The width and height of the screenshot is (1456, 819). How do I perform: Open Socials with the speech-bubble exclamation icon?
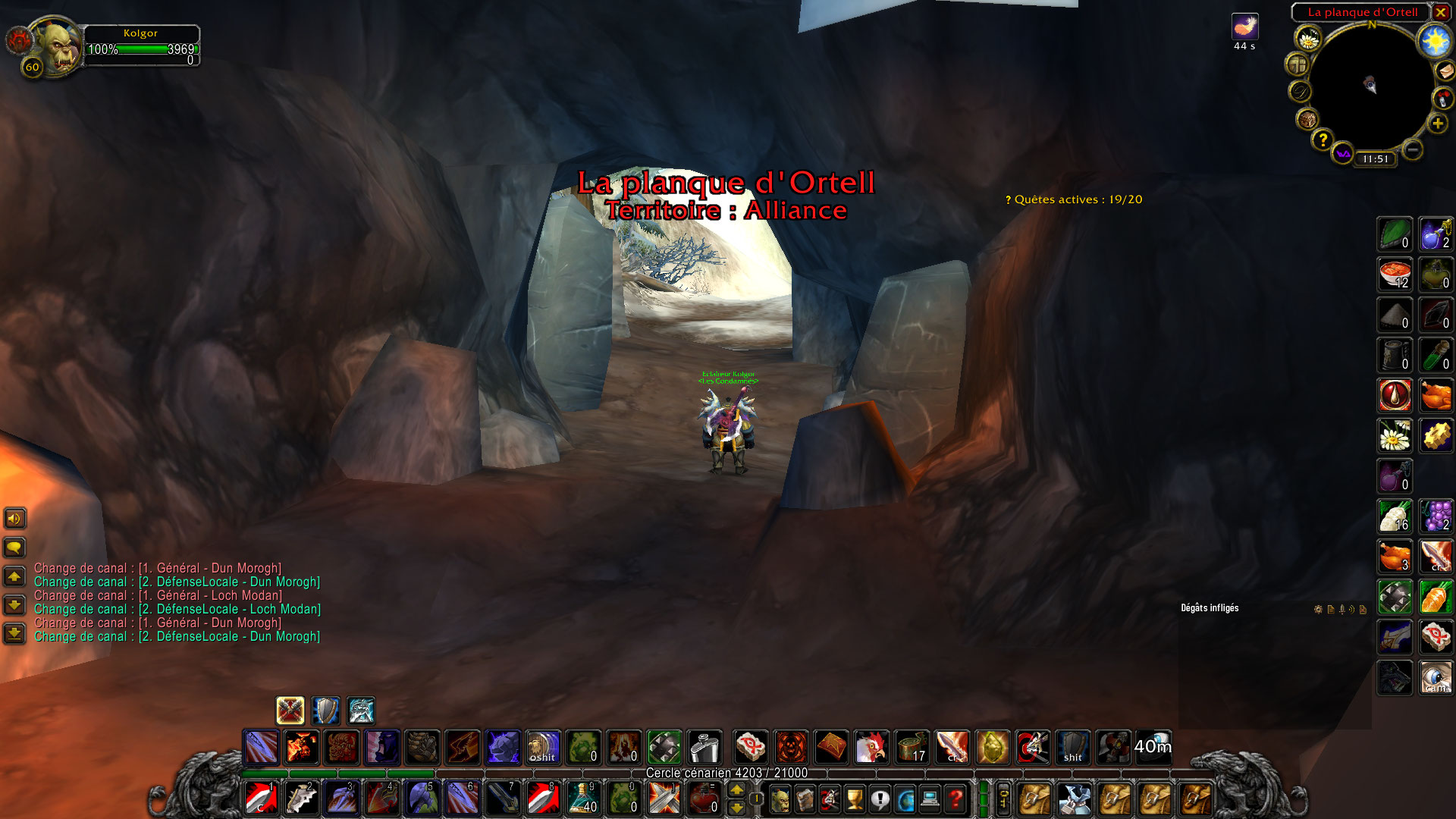(880, 798)
